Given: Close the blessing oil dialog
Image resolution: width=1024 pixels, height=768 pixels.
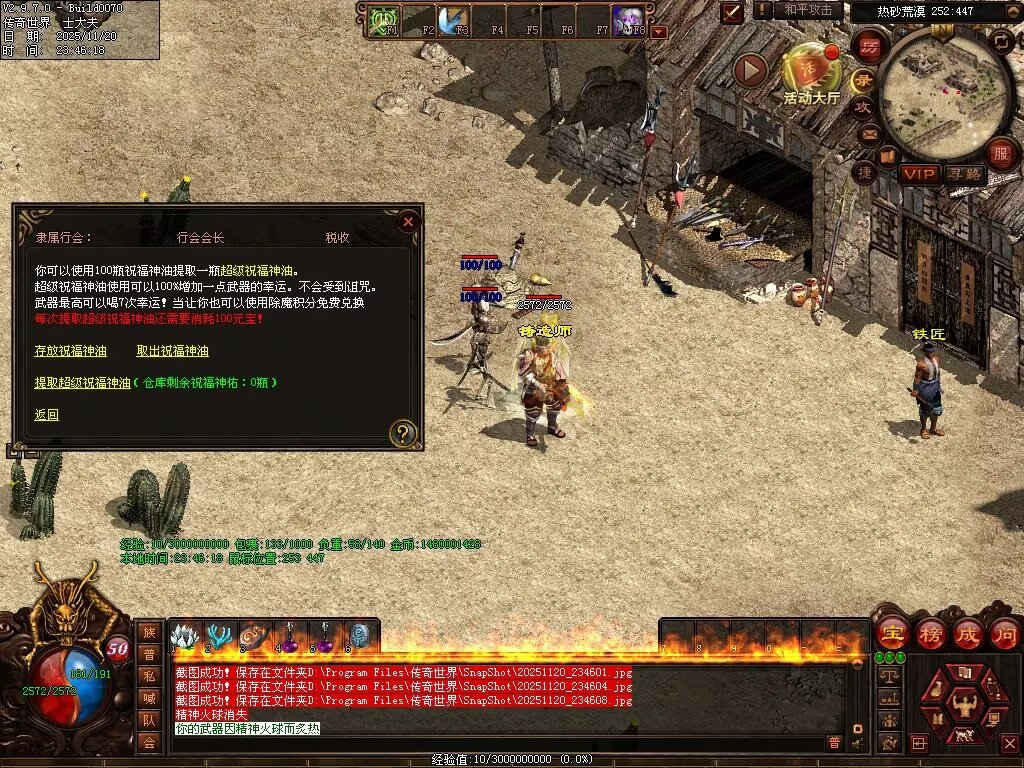Looking at the screenshot, I should coord(407,222).
